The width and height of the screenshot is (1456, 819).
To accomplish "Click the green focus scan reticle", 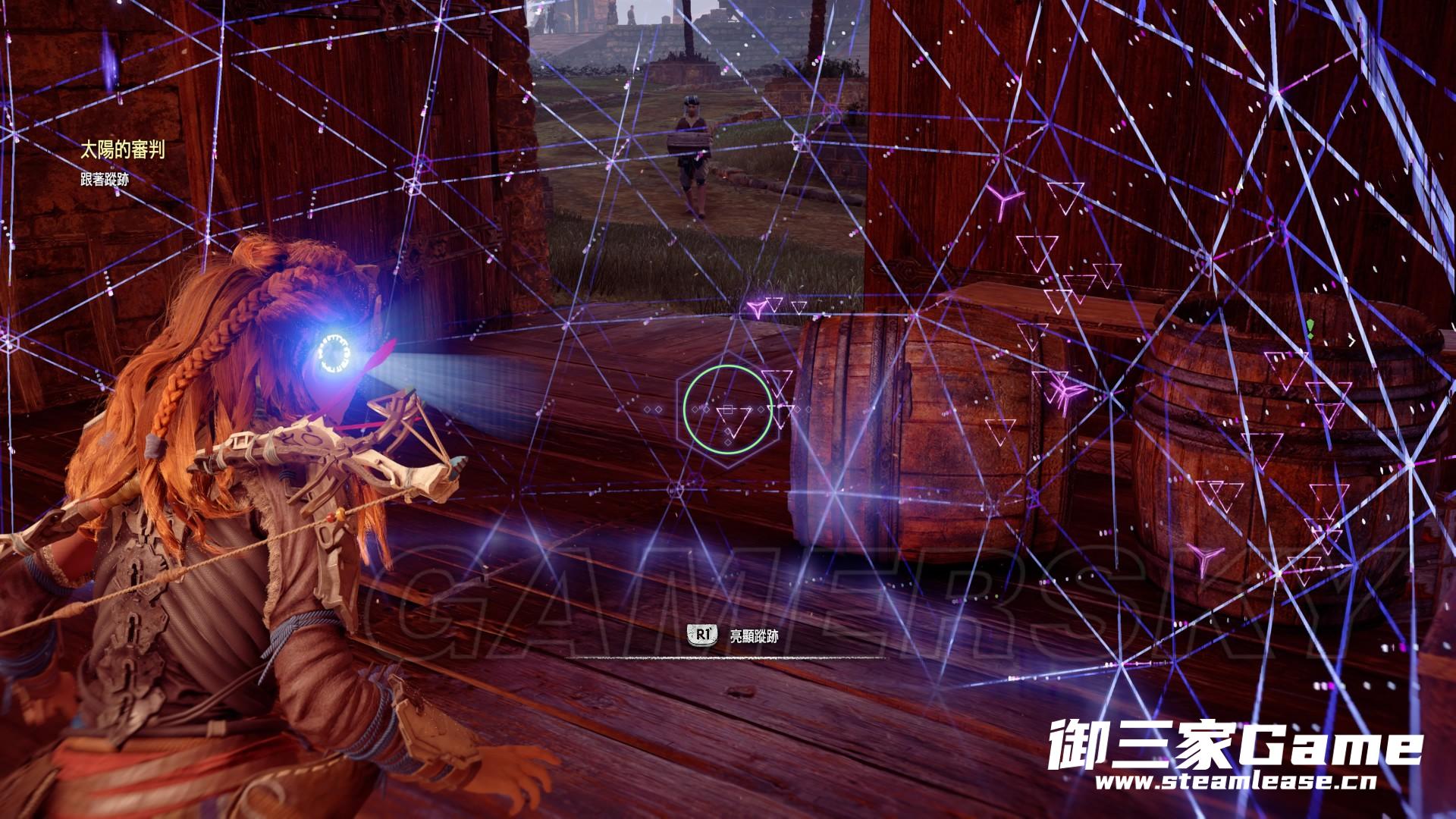I will click(727, 410).
